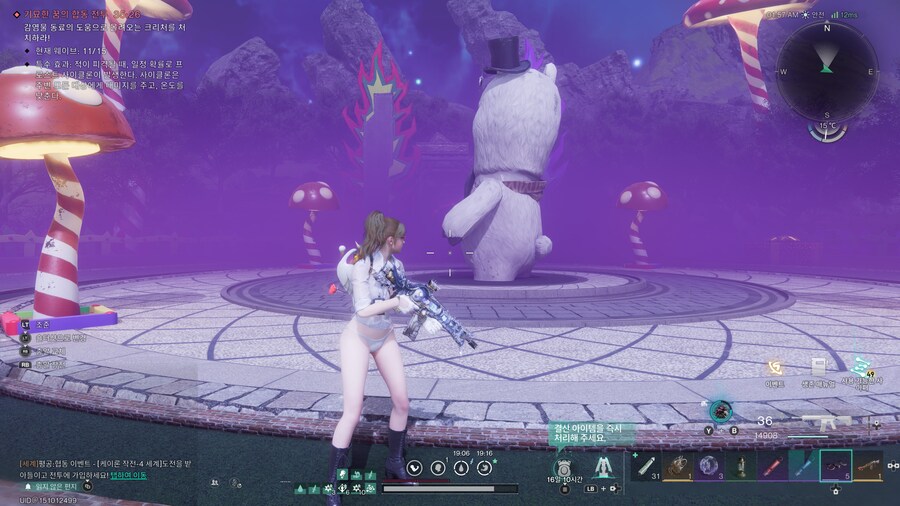Screen dimensions: 900x506
Task: Click the settlement badge icon showing 16일 10시간
Action: point(563,468)
